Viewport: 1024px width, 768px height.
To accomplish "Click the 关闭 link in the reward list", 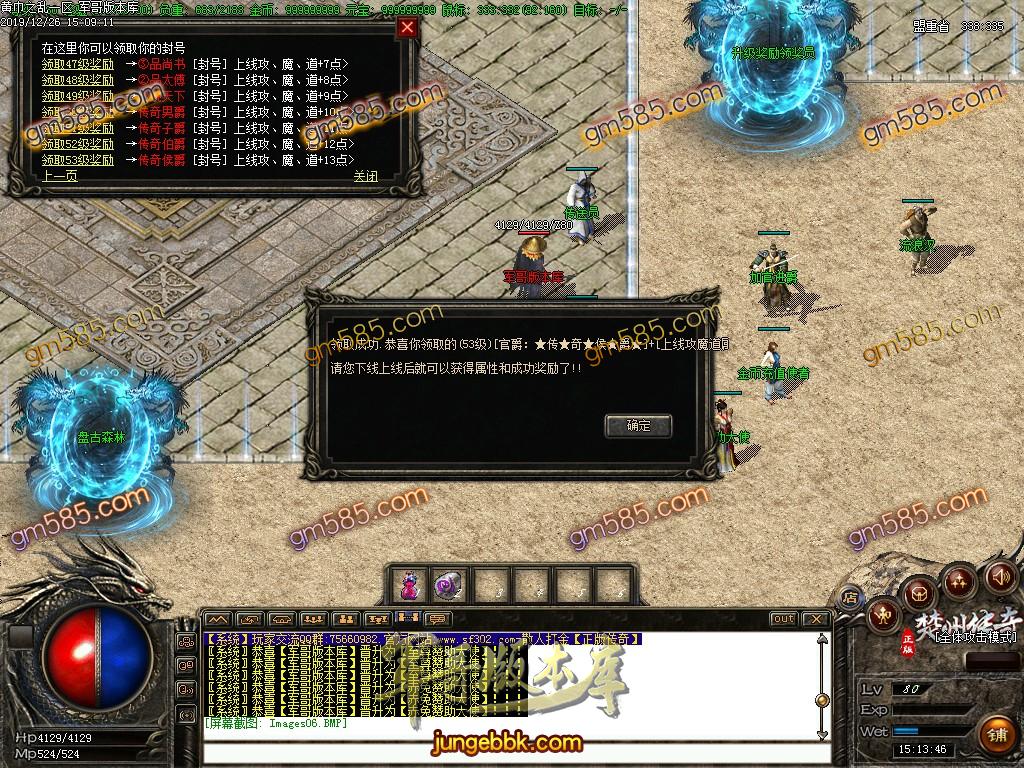I will [365, 176].
